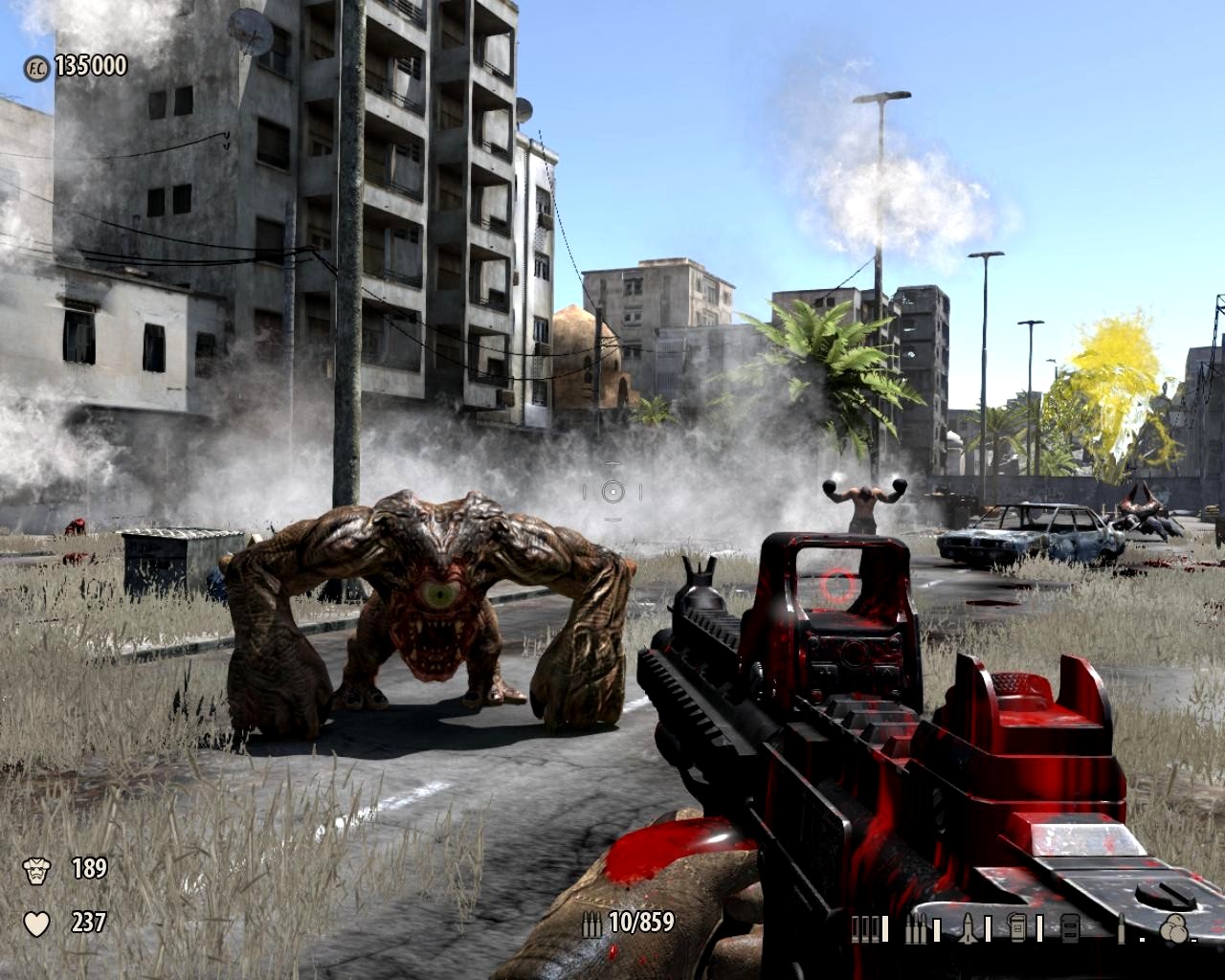Click the score coin icon
Image resolution: width=1225 pixels, height=980 pixels.
click(x=36, y=68)
